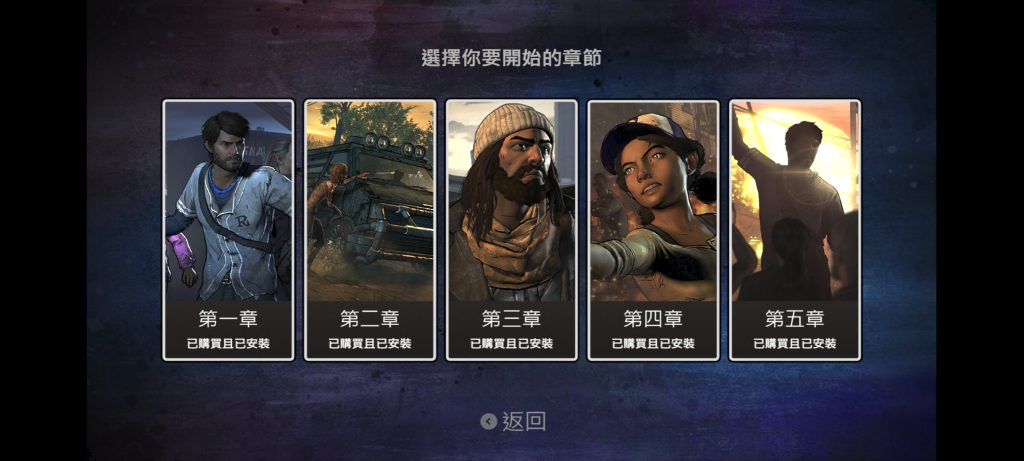Start the 第四章 episode card
This screenshot has height=461, width=1024.
point(653,229)
